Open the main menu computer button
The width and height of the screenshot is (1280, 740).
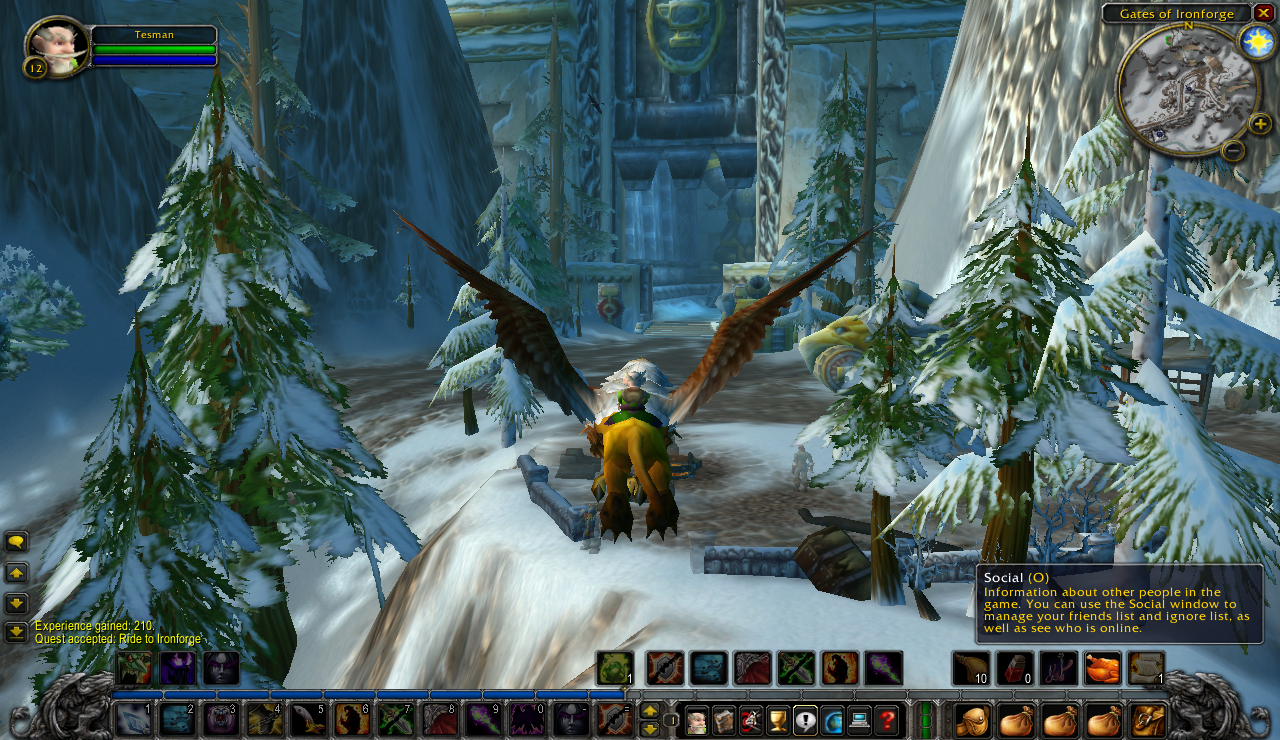(x=860, y=720)
